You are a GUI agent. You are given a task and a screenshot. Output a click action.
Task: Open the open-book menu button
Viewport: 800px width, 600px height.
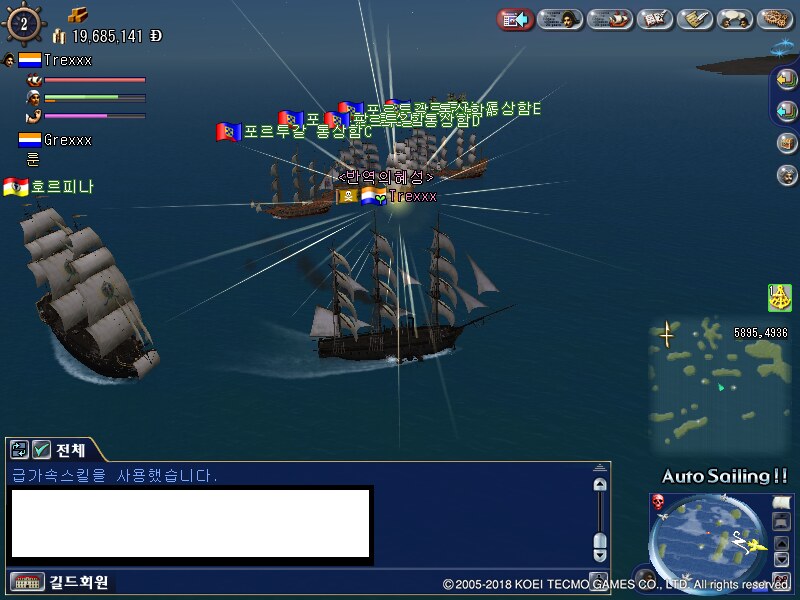tap(654, 19)
